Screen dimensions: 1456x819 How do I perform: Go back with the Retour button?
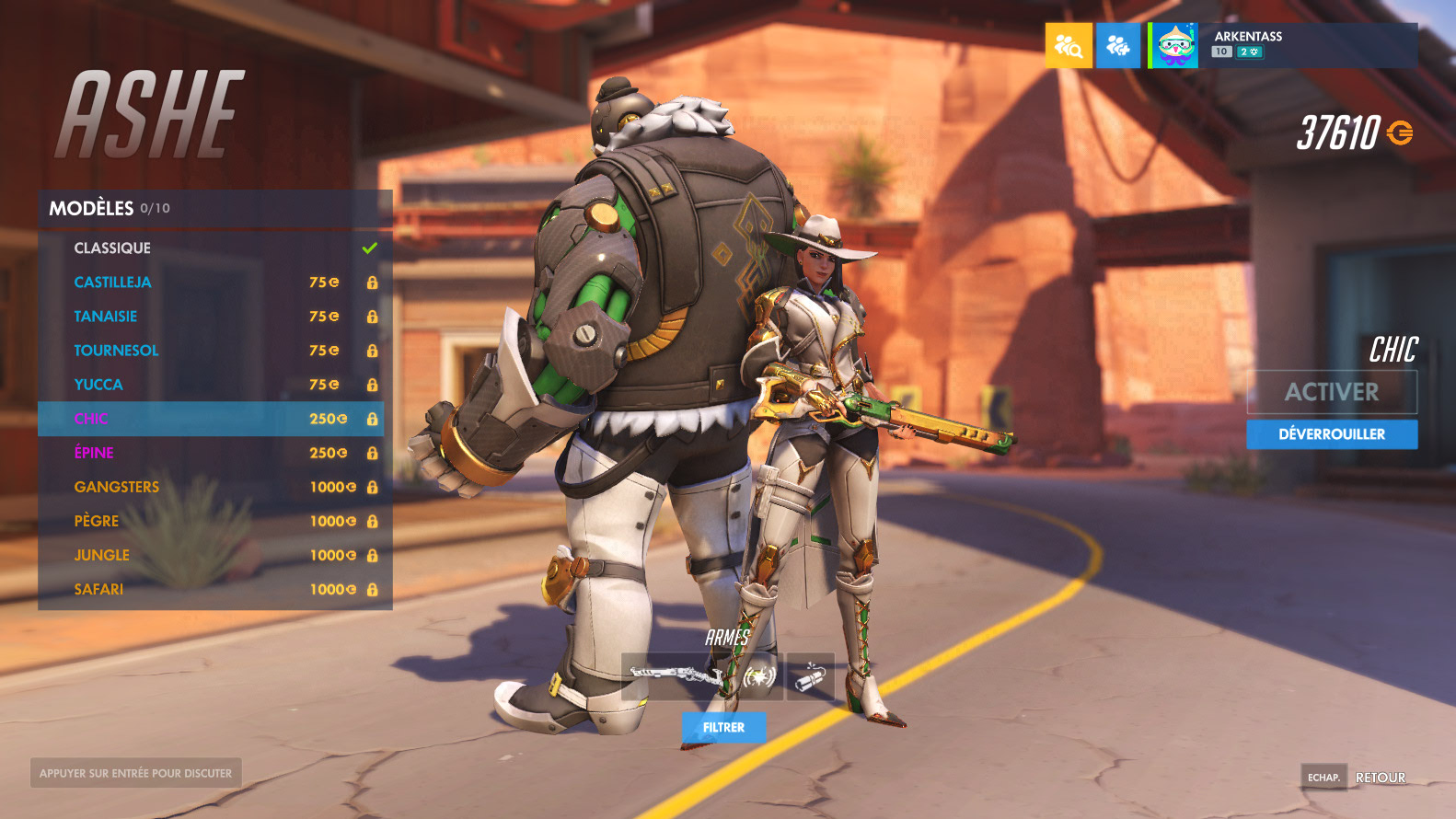click(1380, 778)
